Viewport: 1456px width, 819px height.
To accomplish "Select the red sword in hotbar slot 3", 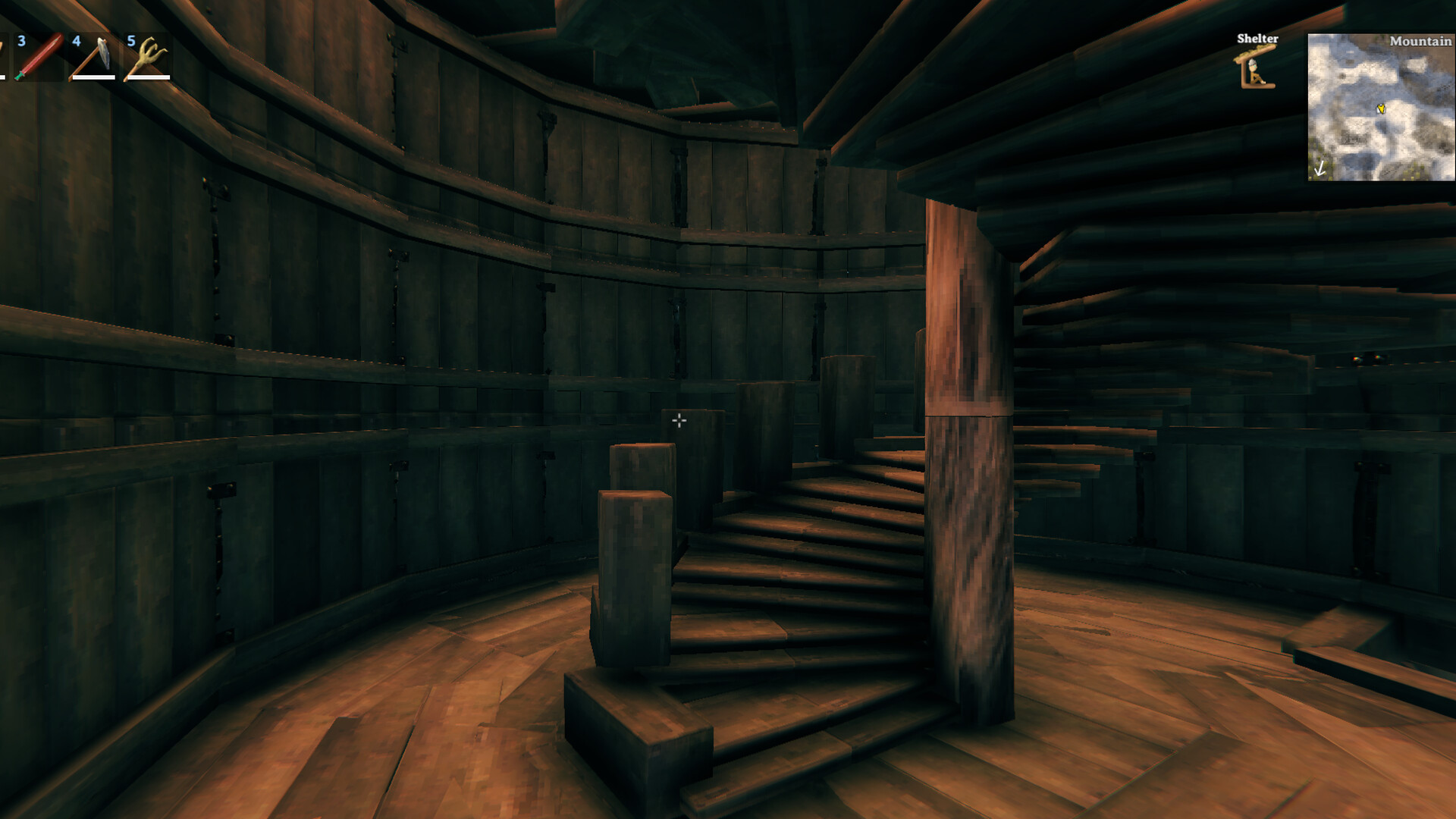I will click(38, 57).
